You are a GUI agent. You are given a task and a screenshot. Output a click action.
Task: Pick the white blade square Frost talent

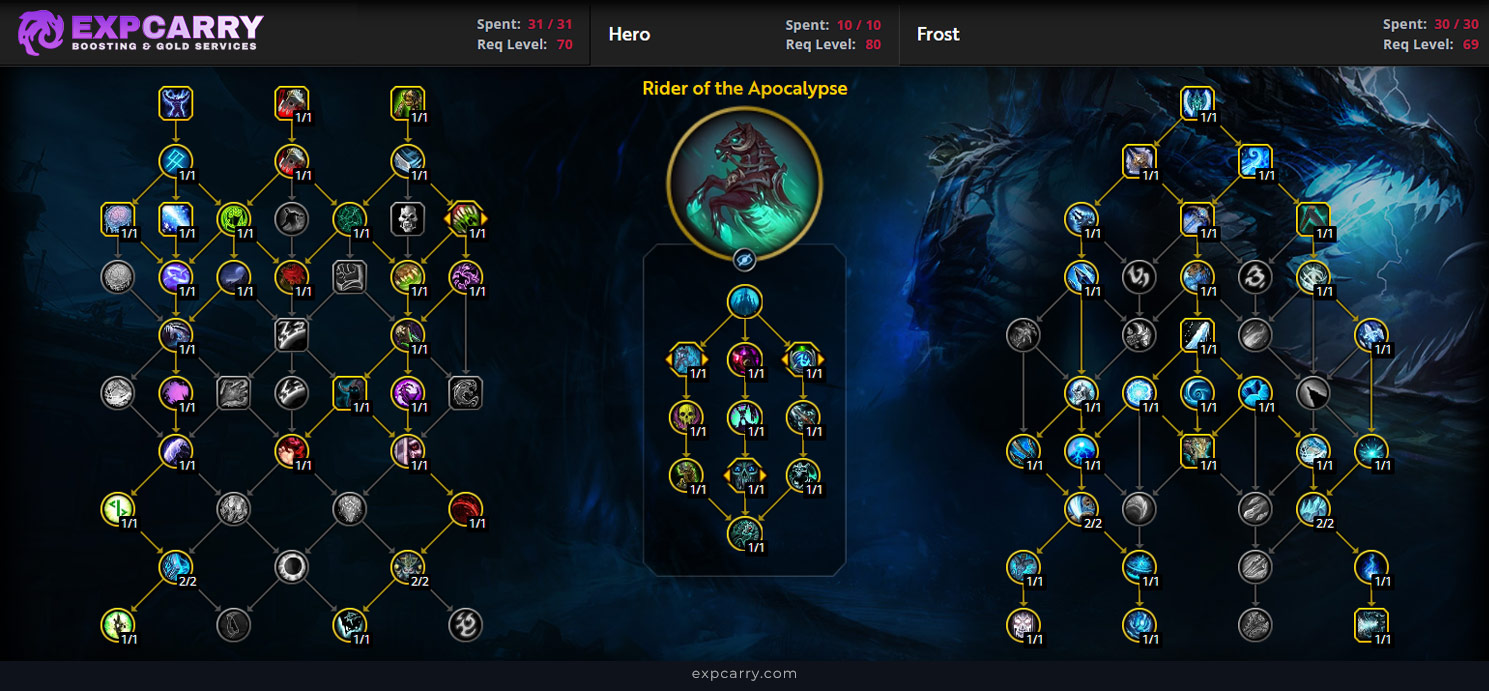(1197, 335)
